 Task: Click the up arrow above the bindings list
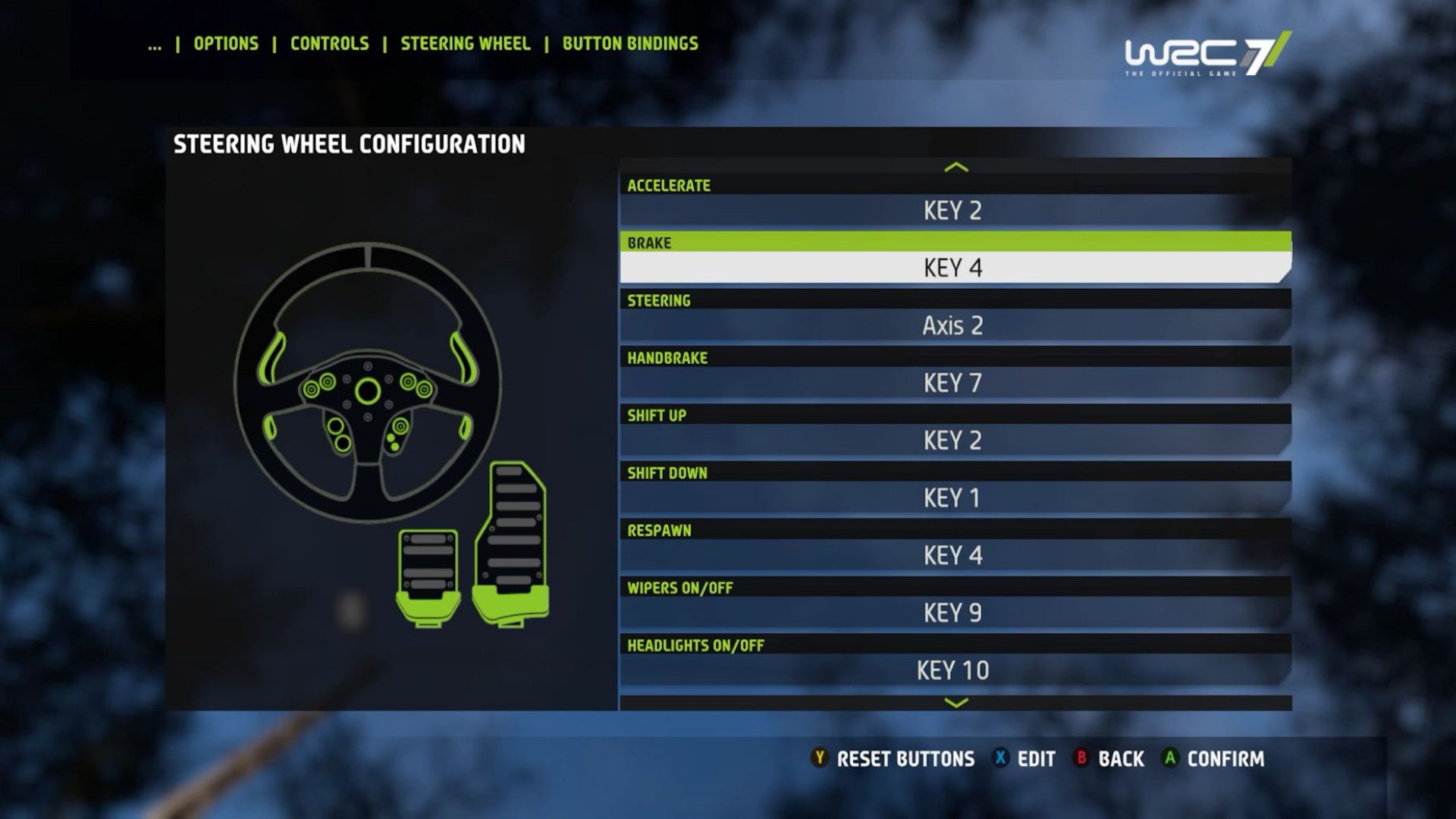point(956,167)
